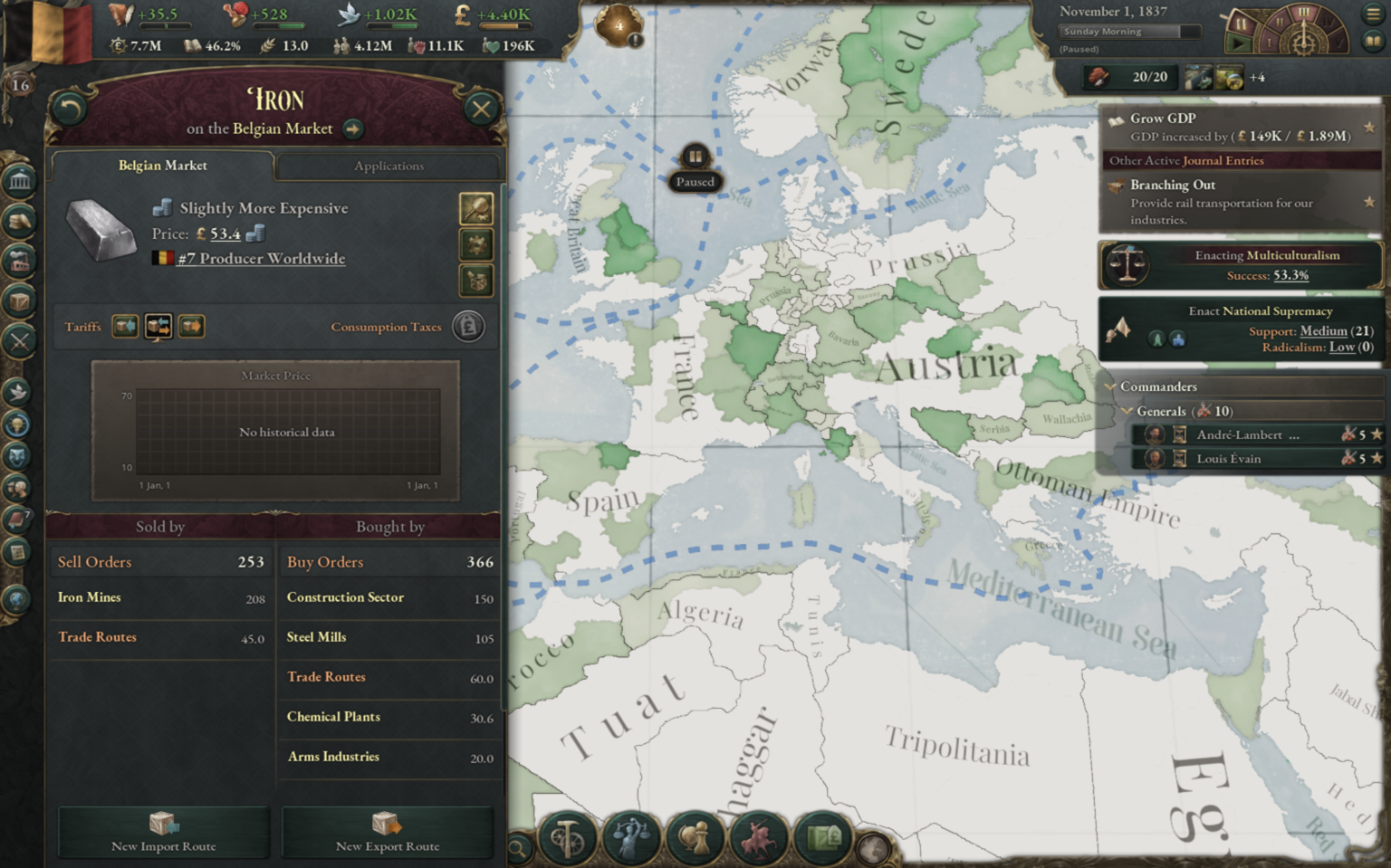Open the laws panel via scales icon
This screenshot has width=1391, height=868.
(632, 837)
